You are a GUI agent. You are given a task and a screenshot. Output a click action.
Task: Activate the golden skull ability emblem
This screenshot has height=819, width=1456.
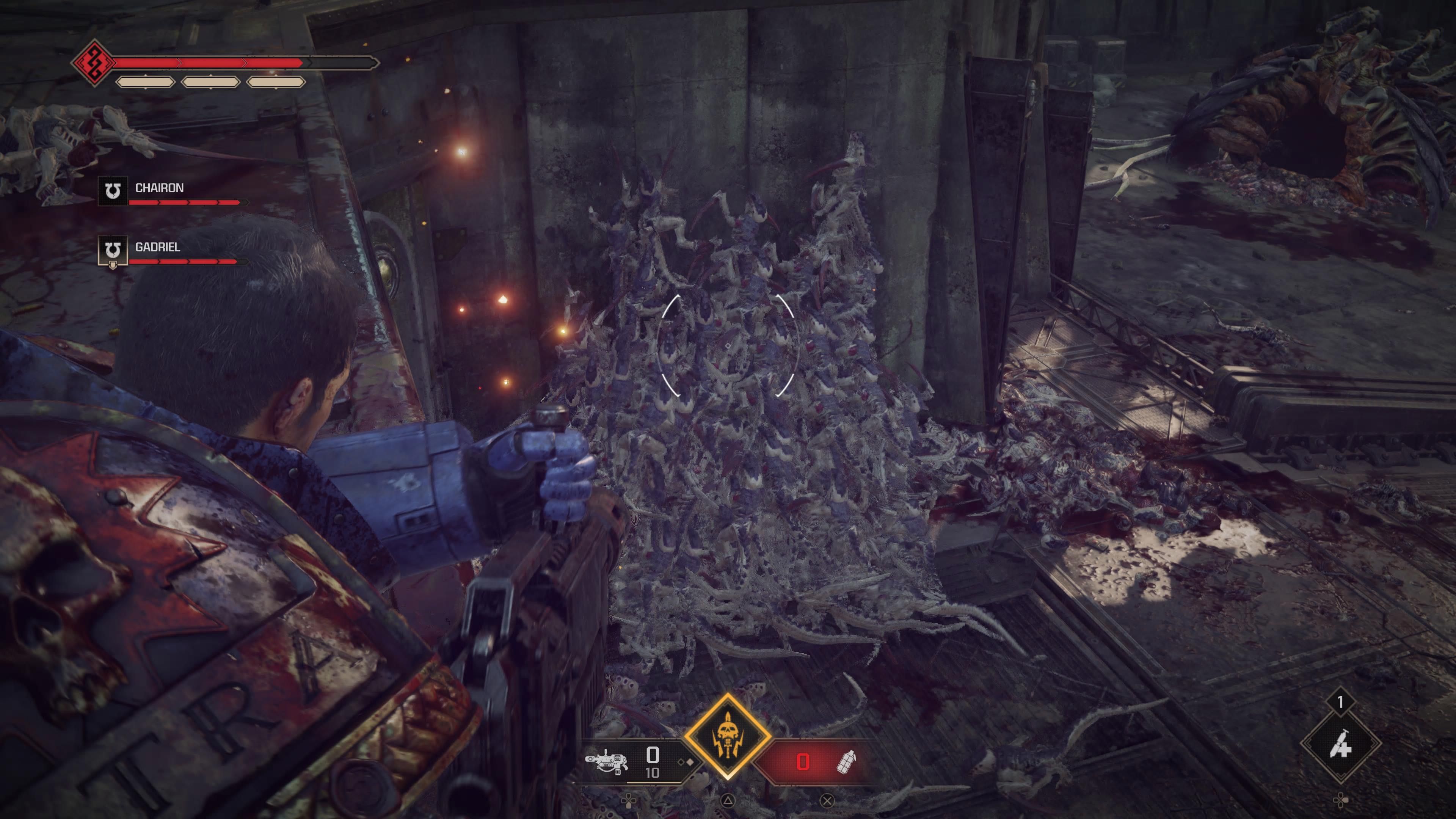click(728, 736)
